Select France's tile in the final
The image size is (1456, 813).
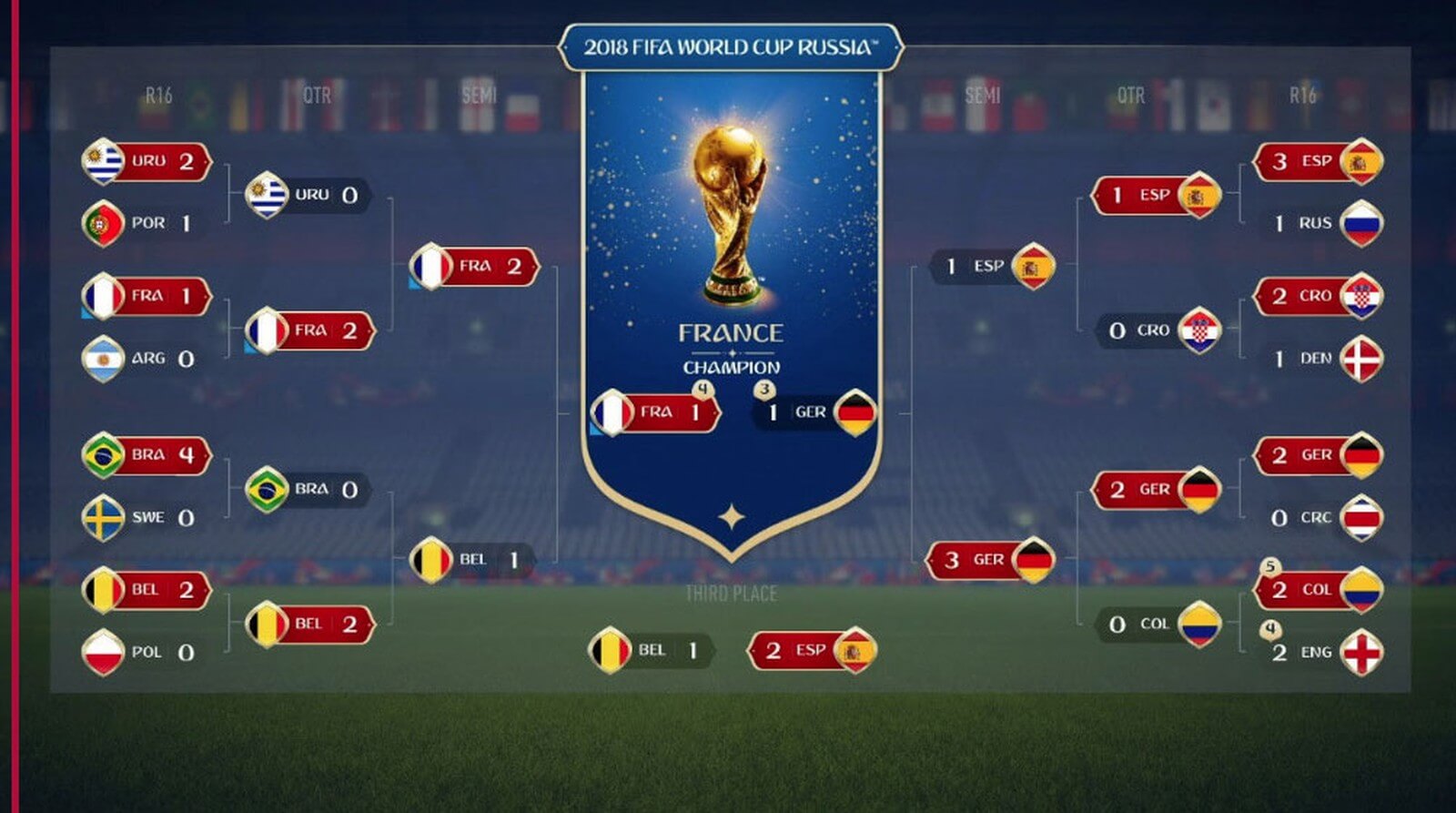(653, 412)
